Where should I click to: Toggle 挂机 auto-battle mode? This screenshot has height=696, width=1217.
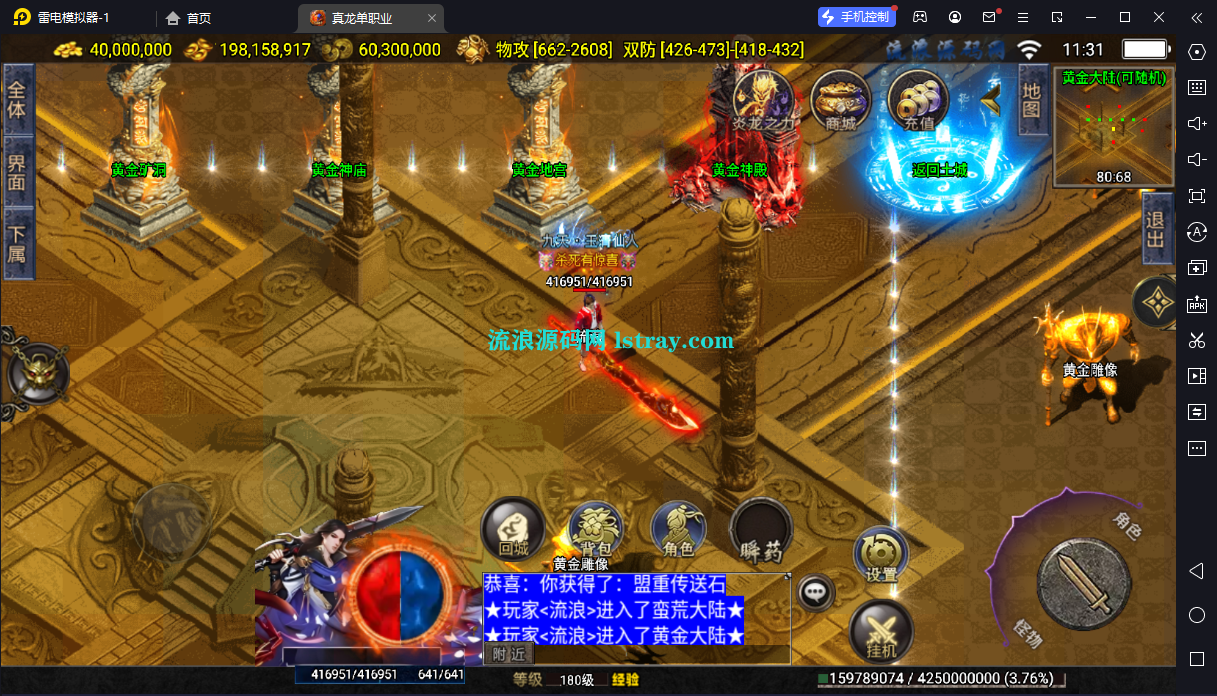pos(881,633)
